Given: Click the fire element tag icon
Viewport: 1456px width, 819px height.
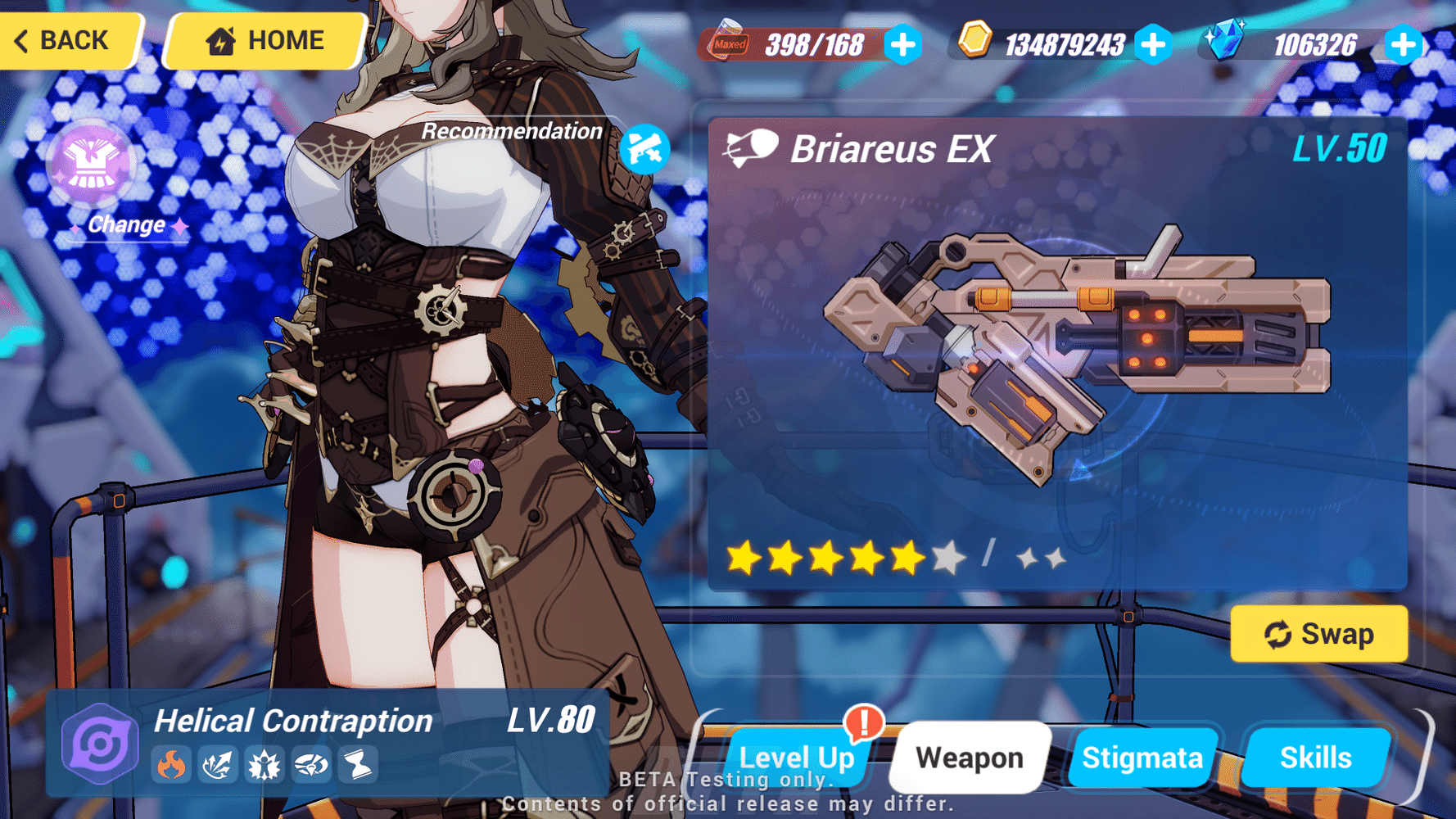Looking at the screenshot, I should (171, 764).
